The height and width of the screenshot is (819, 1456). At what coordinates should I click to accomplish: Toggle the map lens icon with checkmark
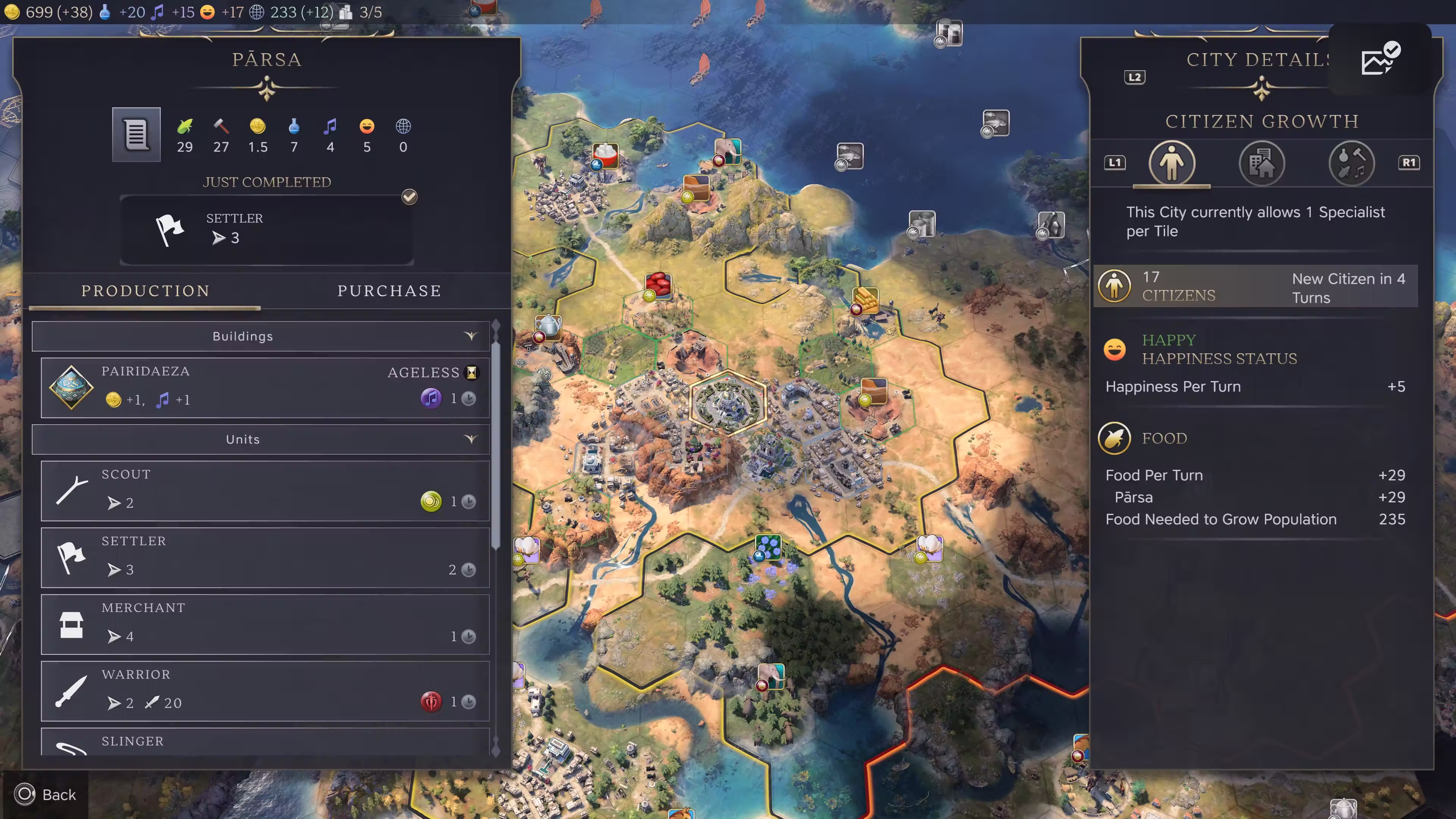[1380, 59]
